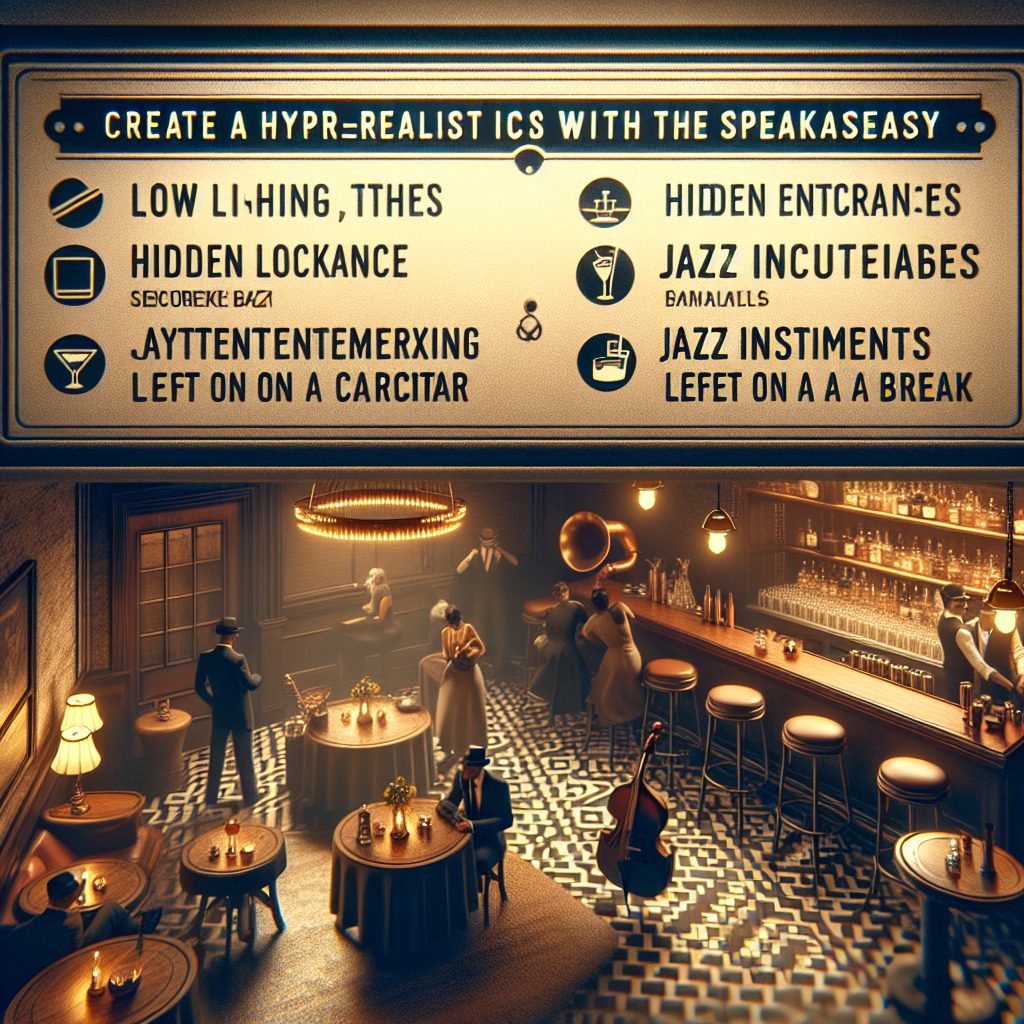1024x1024 pixels.
Task: Choose the Hidden Lockance option
Action: click(269, 262)
